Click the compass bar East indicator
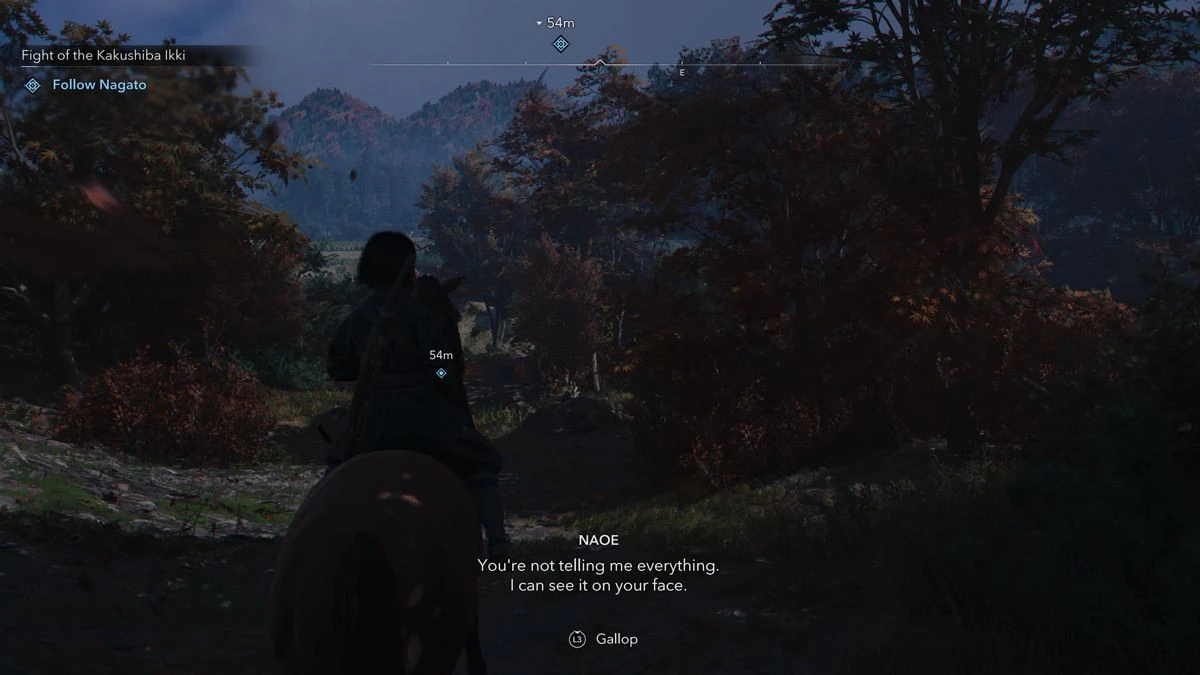 [682, 72]
